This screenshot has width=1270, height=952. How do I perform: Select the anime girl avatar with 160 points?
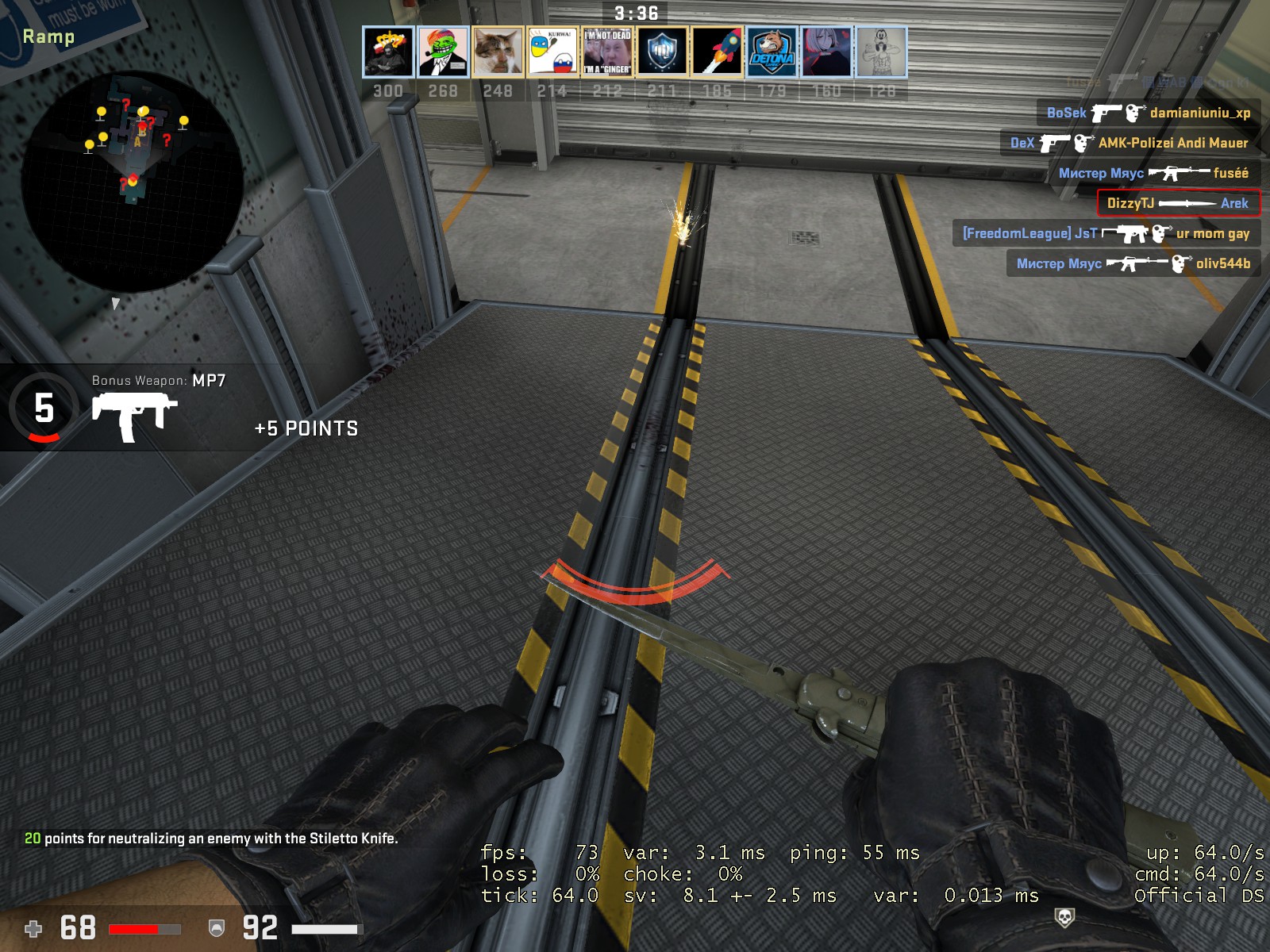tap(826, 52)
